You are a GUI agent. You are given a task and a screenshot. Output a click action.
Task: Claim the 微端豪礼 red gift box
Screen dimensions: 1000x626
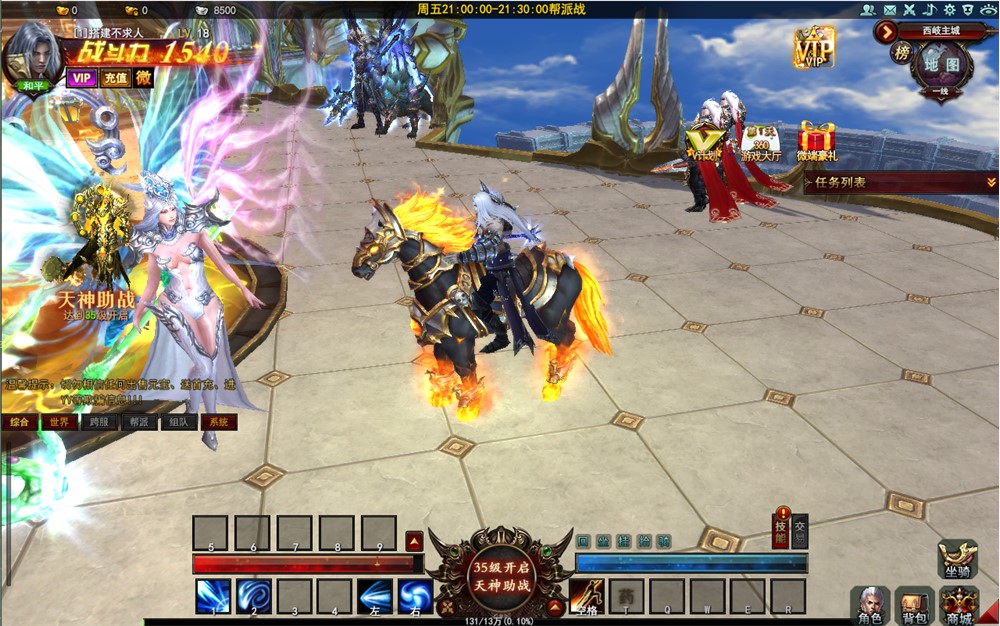(x=817, y=140)
